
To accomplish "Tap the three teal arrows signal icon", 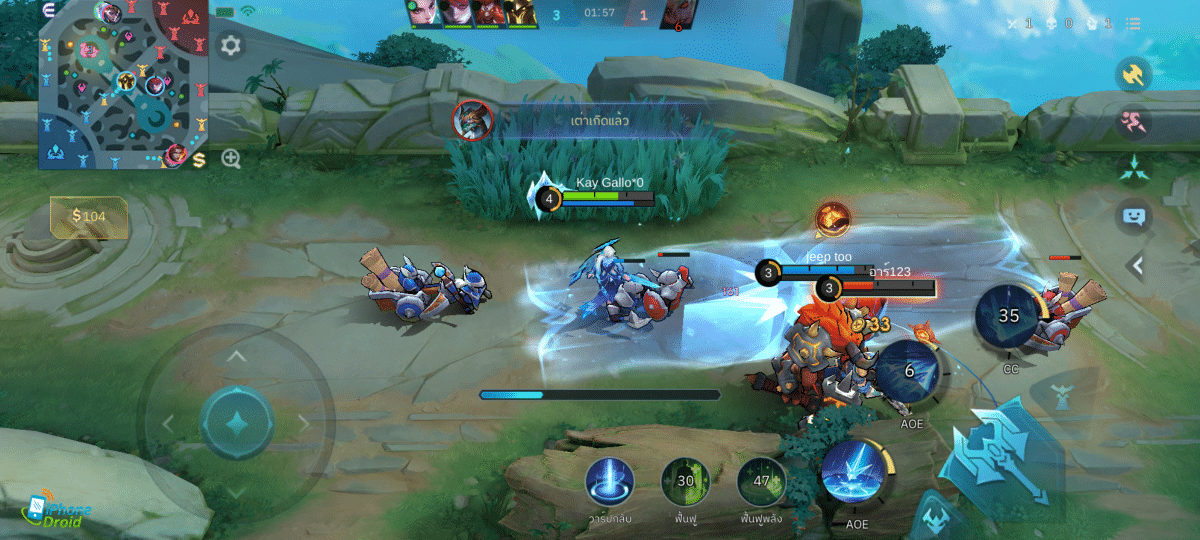I will pos(1134,170).
